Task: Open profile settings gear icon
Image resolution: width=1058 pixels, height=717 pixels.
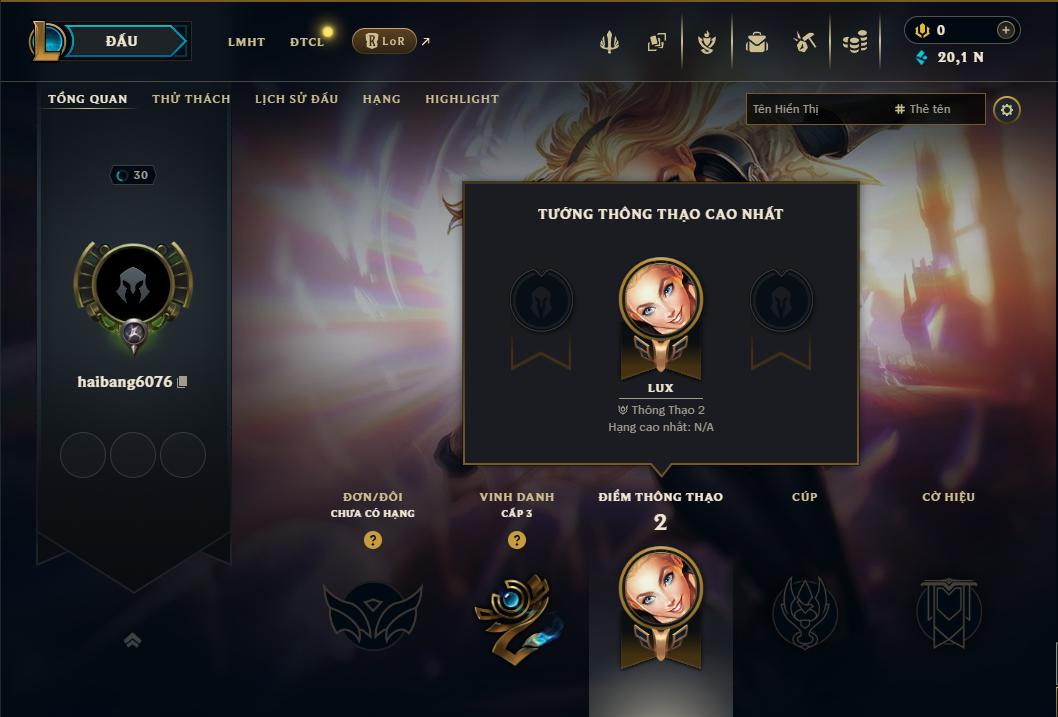Action: 1007,110
